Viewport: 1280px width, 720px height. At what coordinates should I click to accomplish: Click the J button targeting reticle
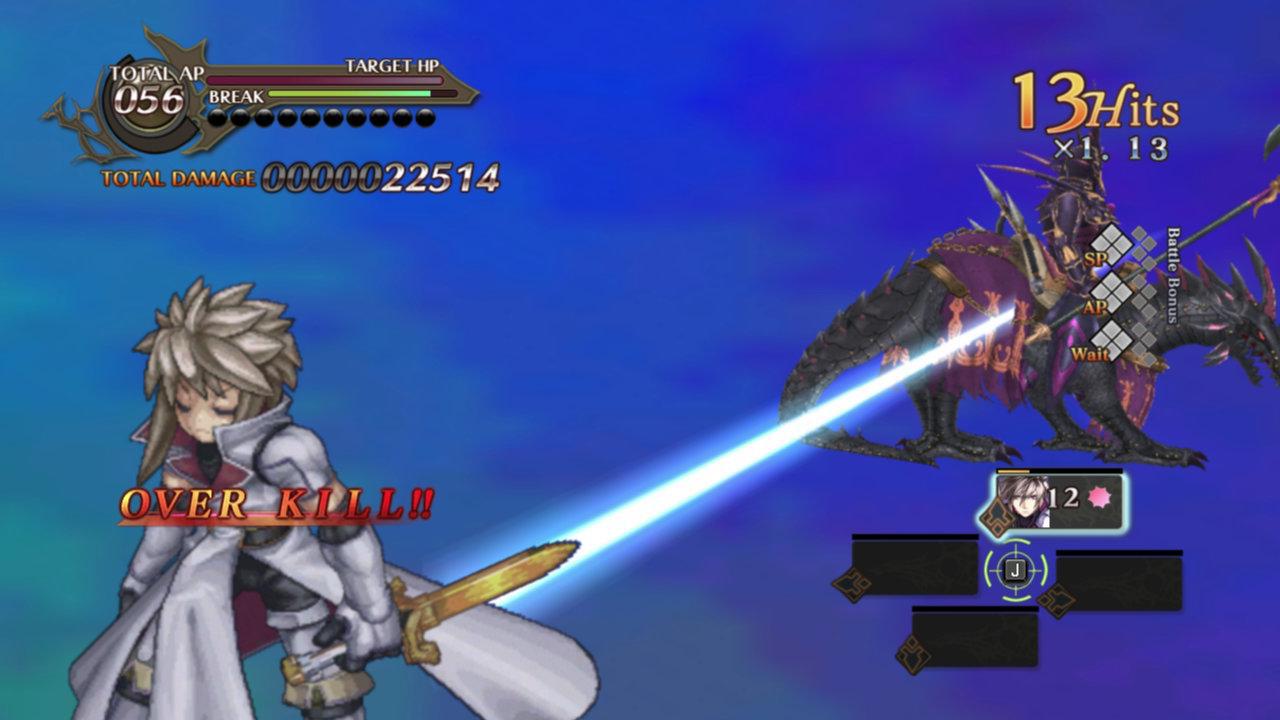point(1015,568)
